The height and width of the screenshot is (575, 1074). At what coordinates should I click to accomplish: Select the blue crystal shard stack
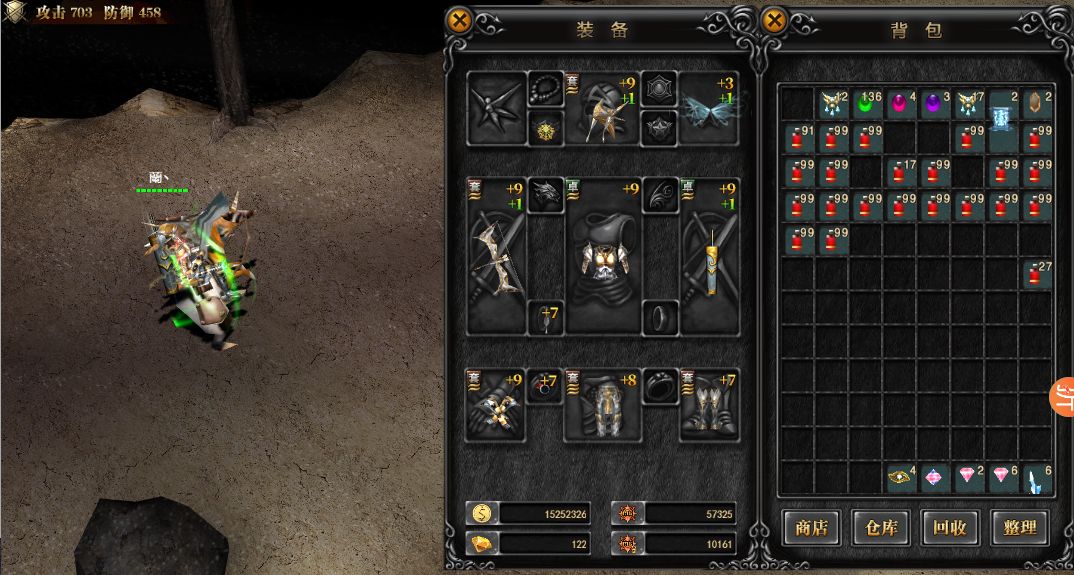coord(1037,476)
